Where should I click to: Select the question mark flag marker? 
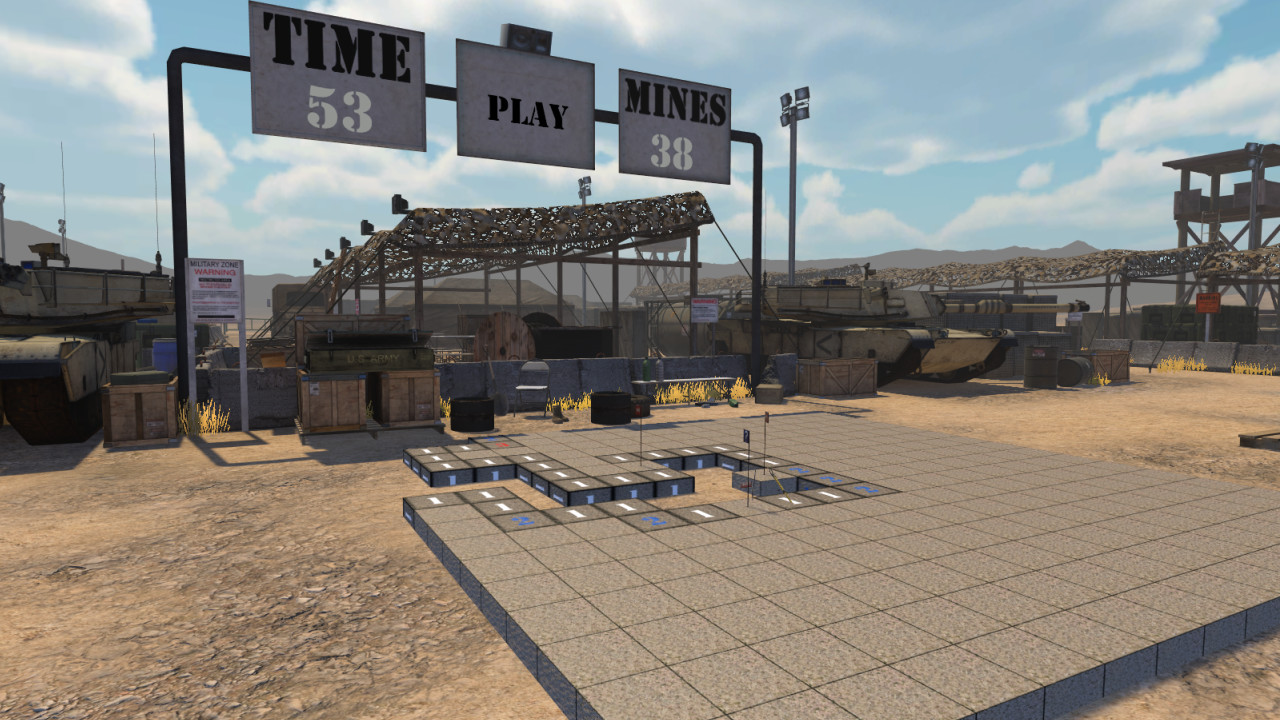[x=746, y=434]
